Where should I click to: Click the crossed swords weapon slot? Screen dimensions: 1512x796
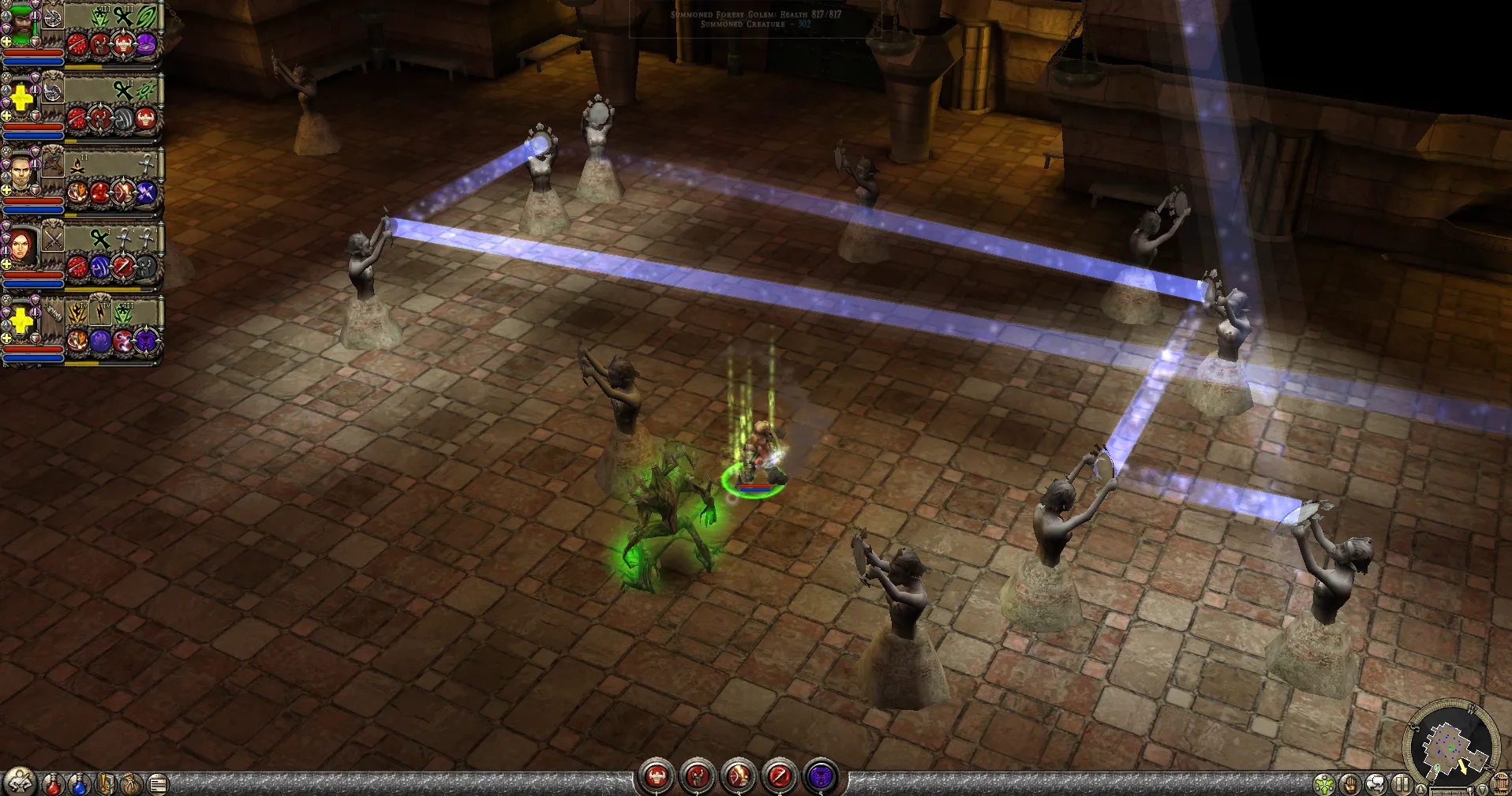coord(53,239)
